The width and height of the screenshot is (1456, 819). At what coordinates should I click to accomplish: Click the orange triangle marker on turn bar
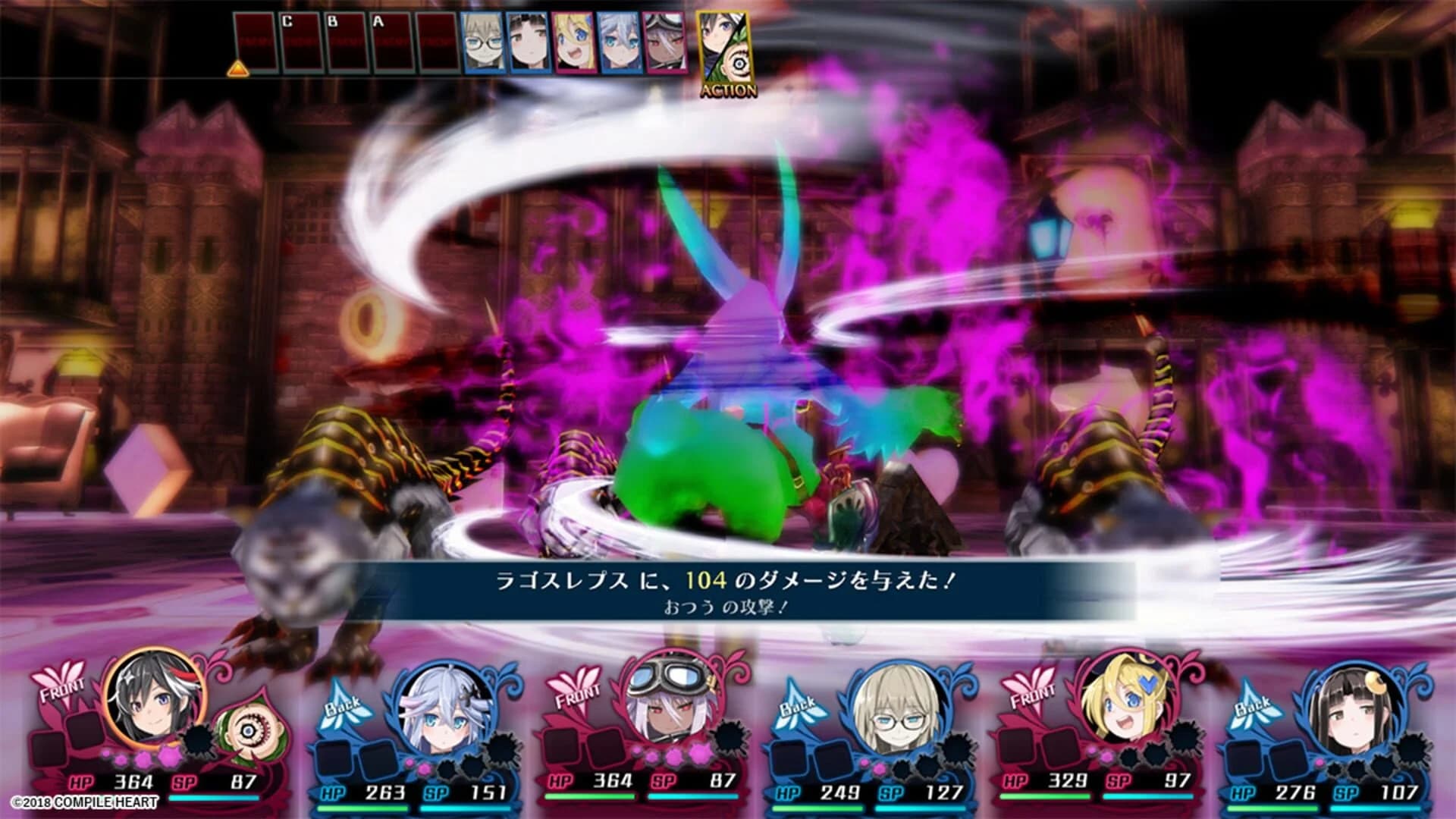click(x=239, y=68)
